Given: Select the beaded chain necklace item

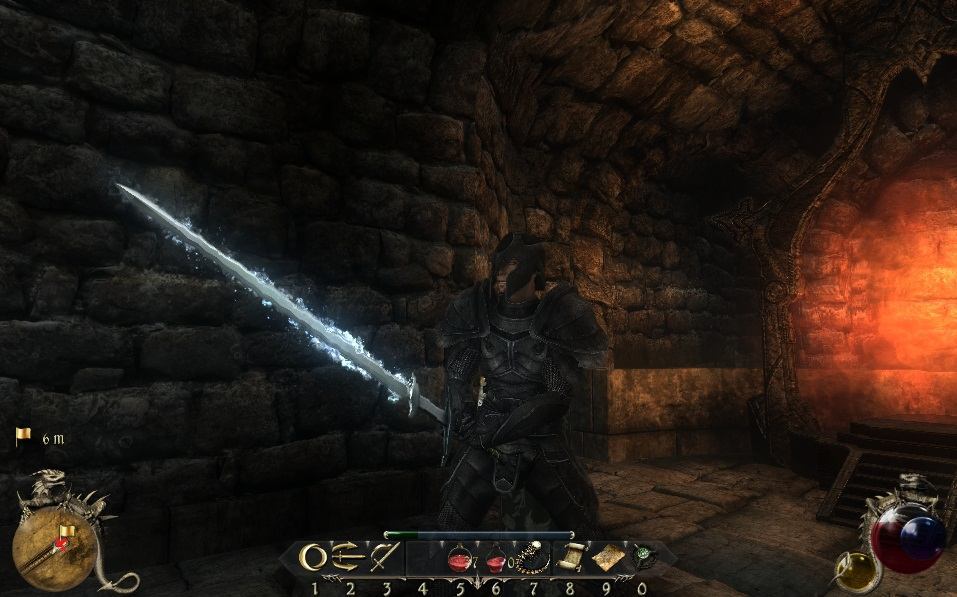Looking at the screenshot, I should [530, 558].
